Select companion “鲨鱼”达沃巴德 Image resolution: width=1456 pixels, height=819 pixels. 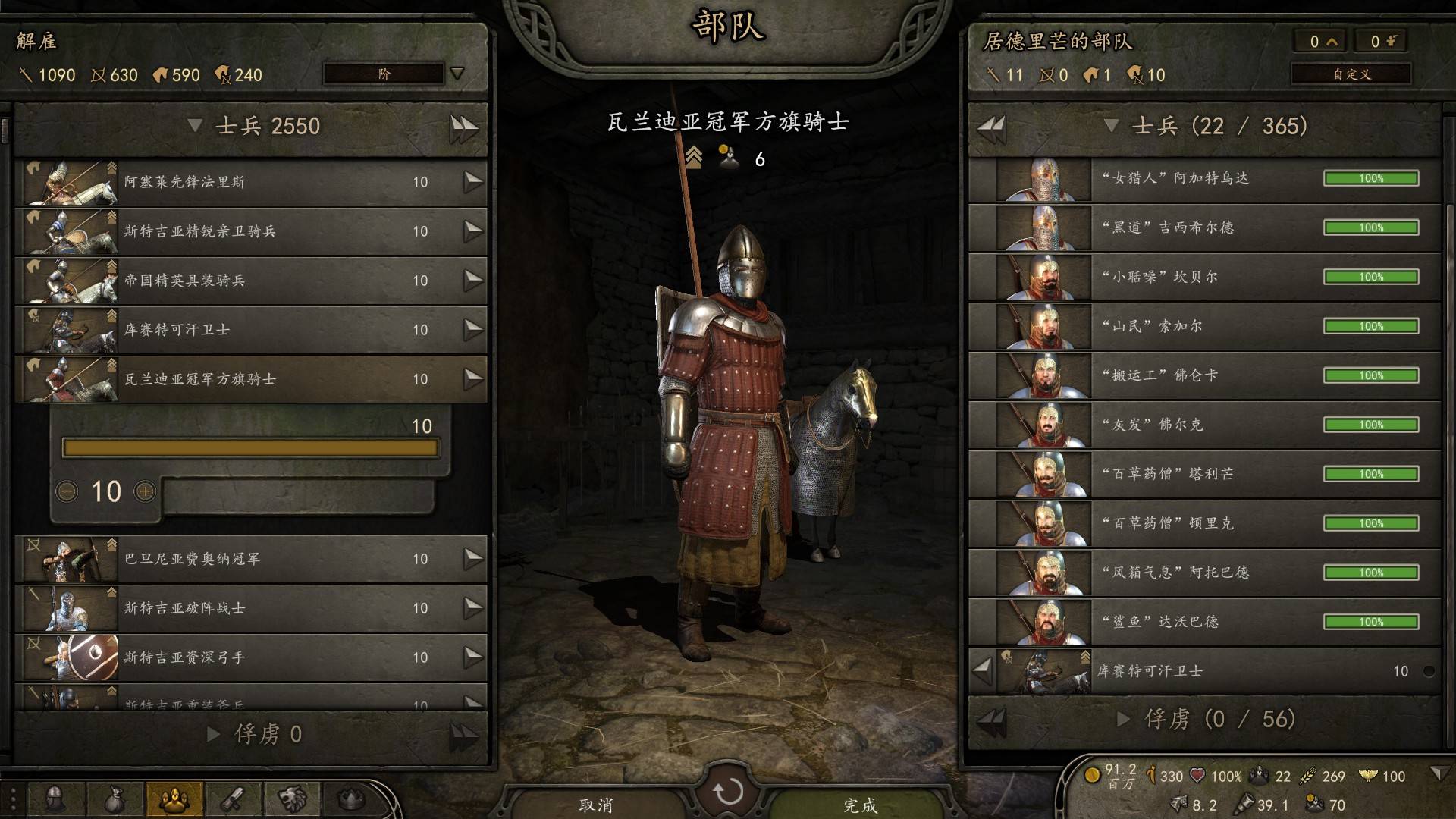point(1204,622)
